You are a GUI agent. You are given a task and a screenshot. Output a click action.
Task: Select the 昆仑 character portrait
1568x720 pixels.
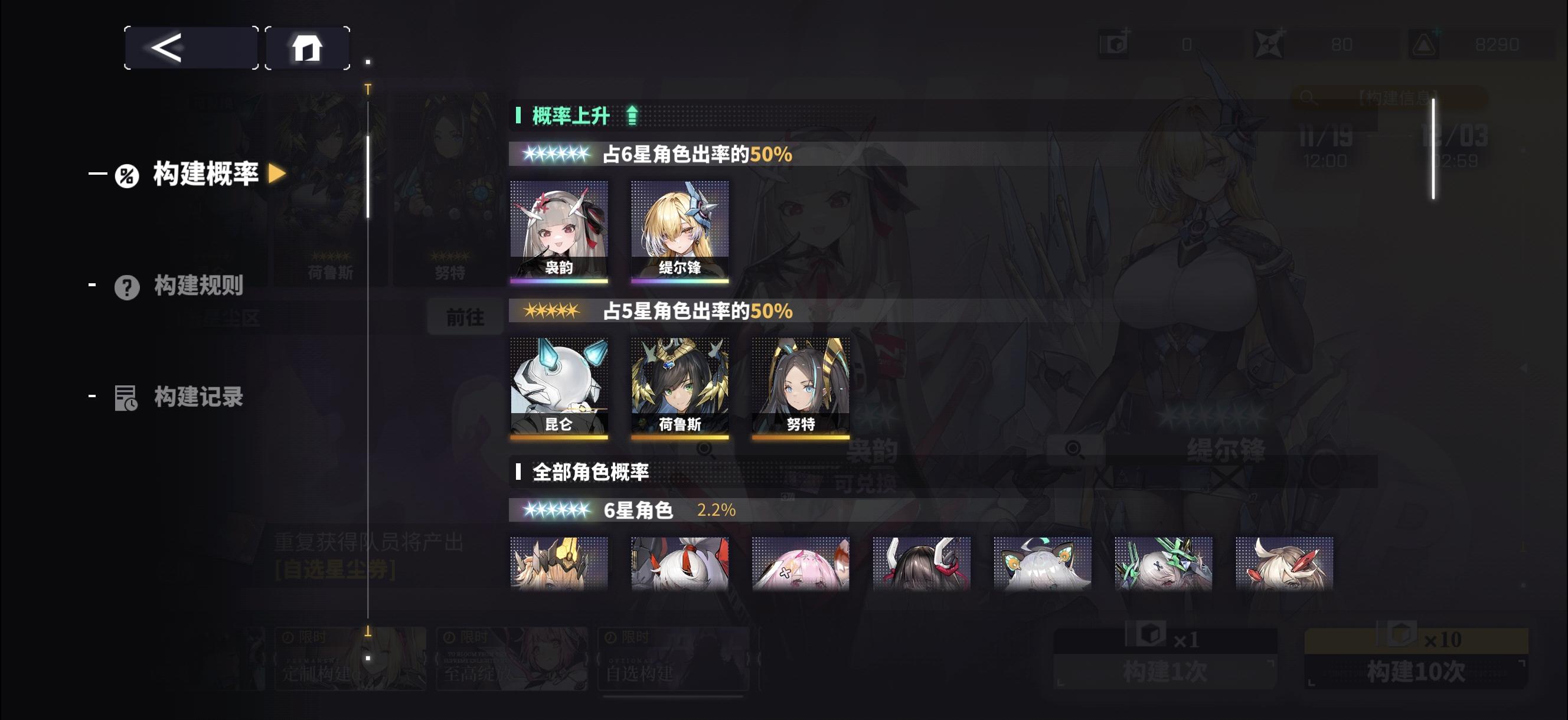click(x=559, y=384)
